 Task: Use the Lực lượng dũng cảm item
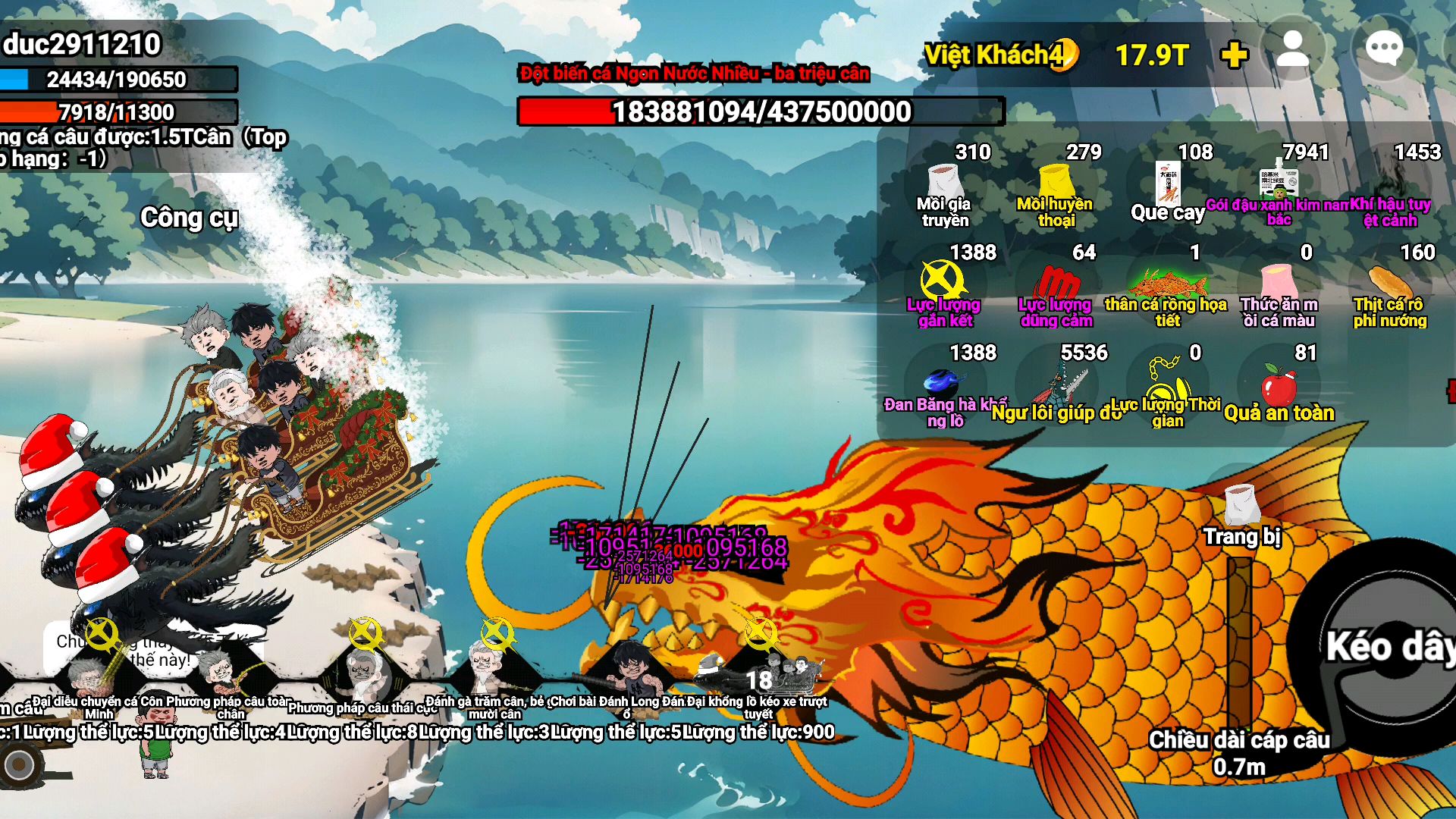[1056, 290]
